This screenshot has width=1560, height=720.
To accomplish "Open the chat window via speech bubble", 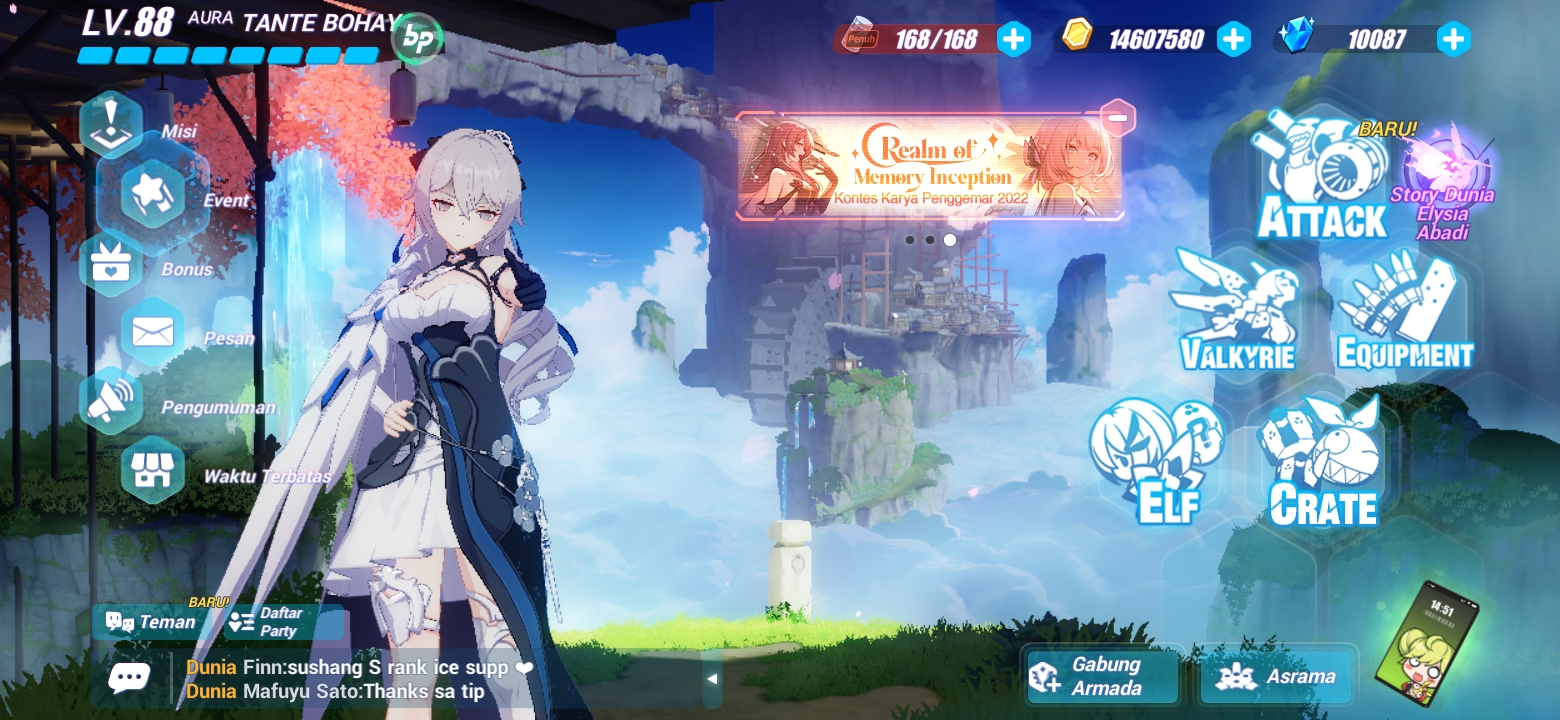I will 131,678.
